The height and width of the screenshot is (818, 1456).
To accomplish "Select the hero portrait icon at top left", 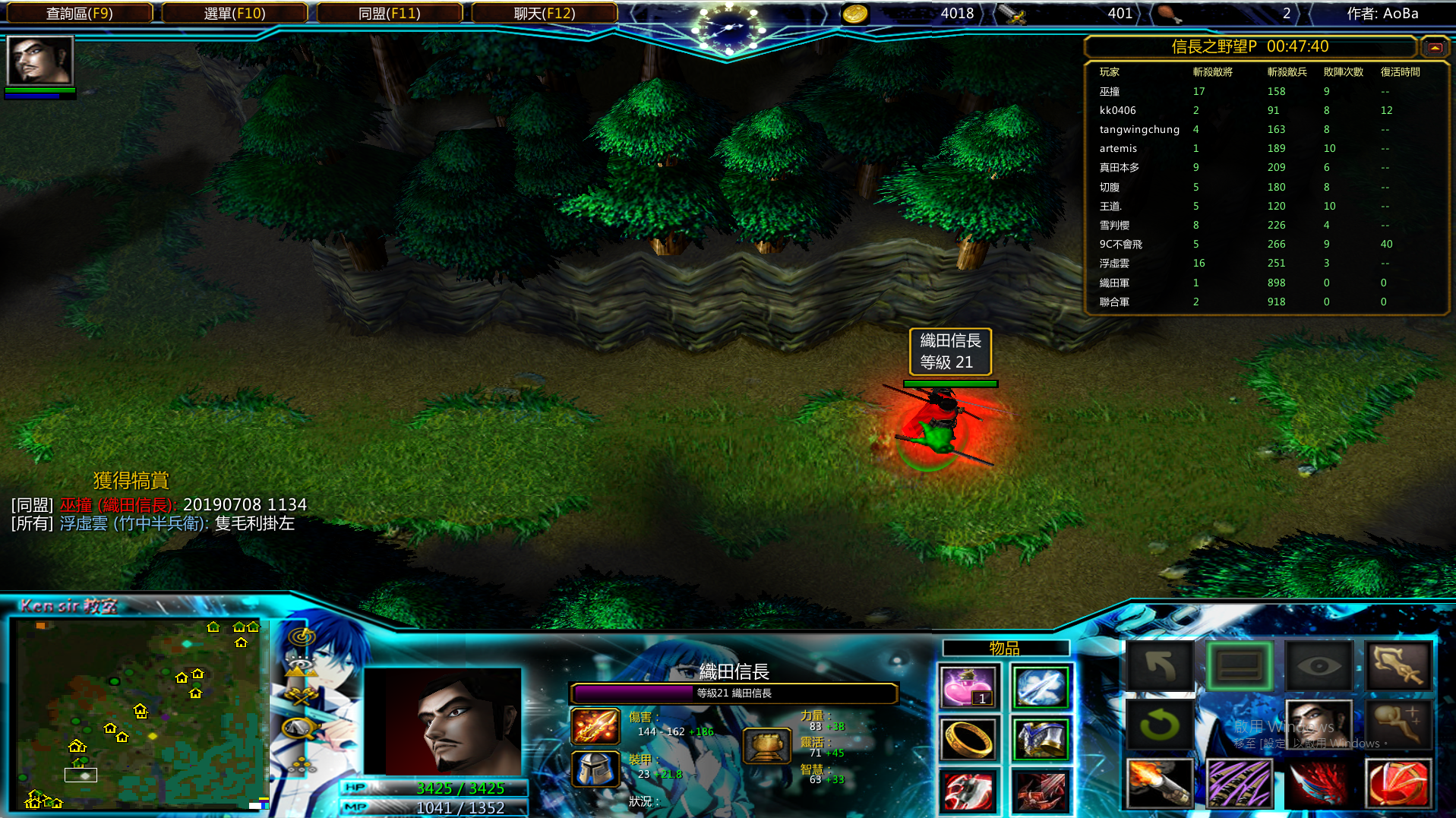I will [x=39, y=60].
